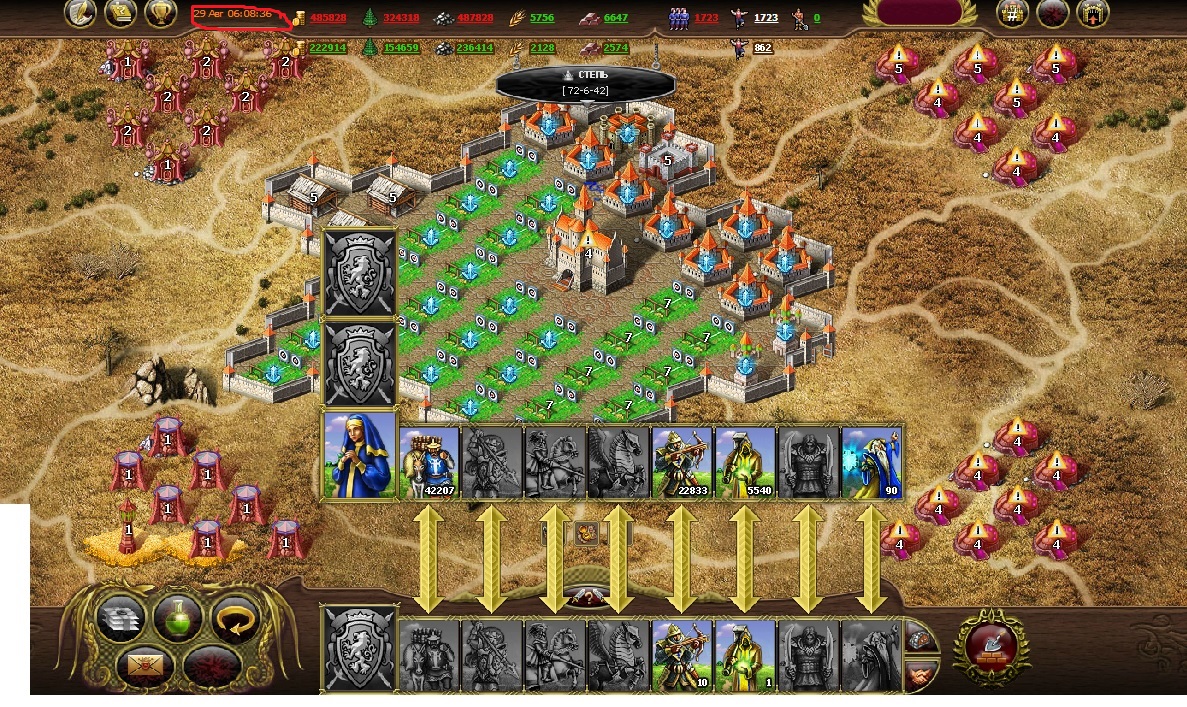Select the porter unit with 42207
1187x707 pixels.
click(430, 462)
